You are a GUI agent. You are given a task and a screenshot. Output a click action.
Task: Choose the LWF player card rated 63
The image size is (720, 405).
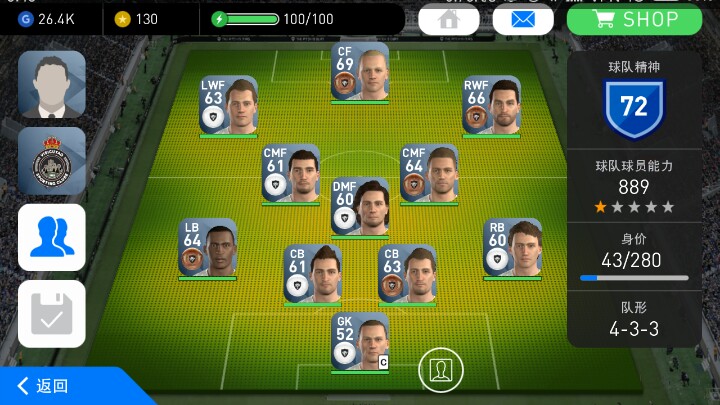[x=228, y=105]
